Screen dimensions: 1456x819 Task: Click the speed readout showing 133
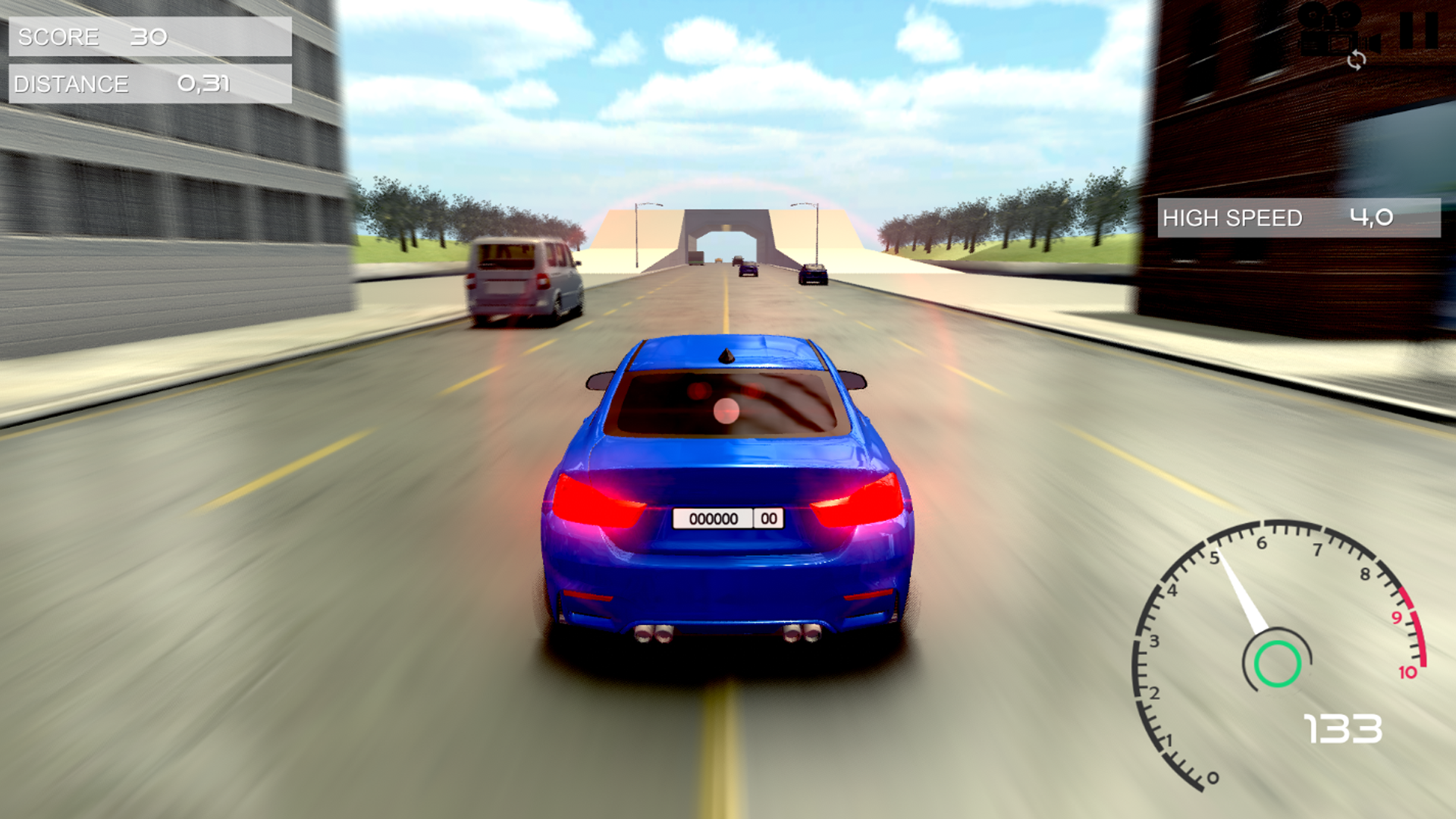[1344, 730]
